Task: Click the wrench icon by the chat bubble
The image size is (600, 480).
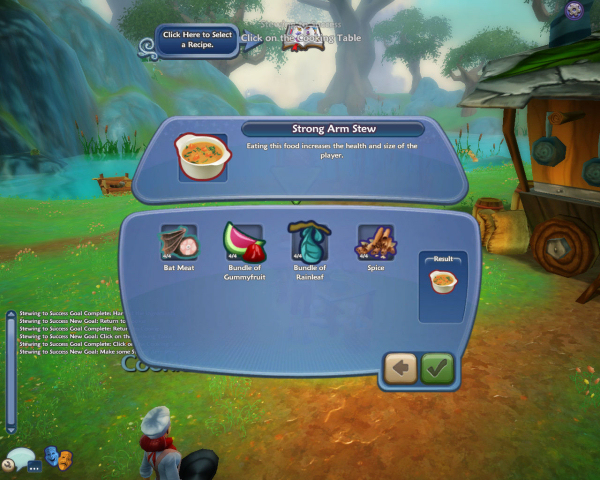Action: (x=7, y=465)
